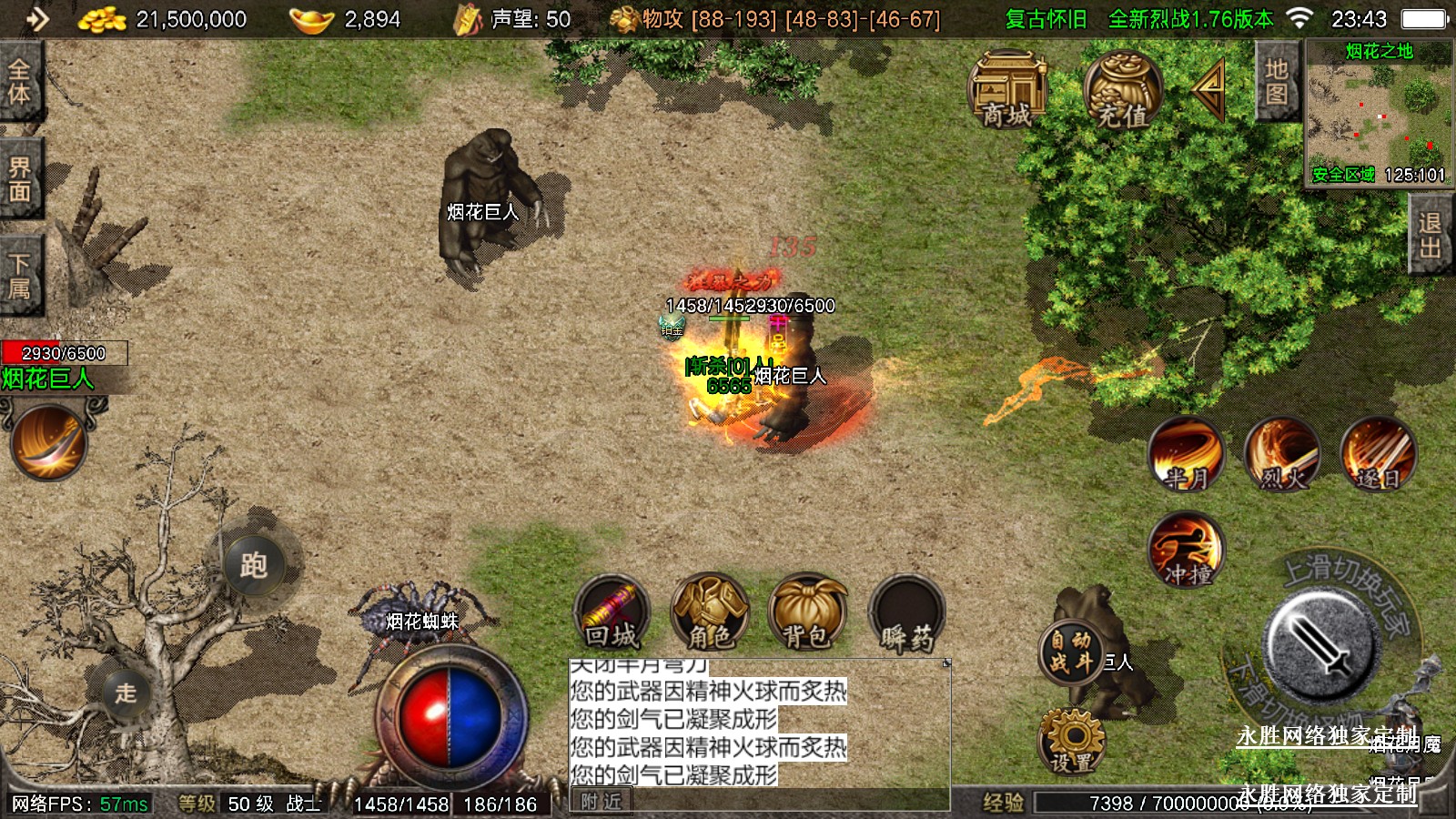The height and width of the screenshot is (819, 1456).
Task: Toggle the 界面 interface tab
Action: coord(19,179)
